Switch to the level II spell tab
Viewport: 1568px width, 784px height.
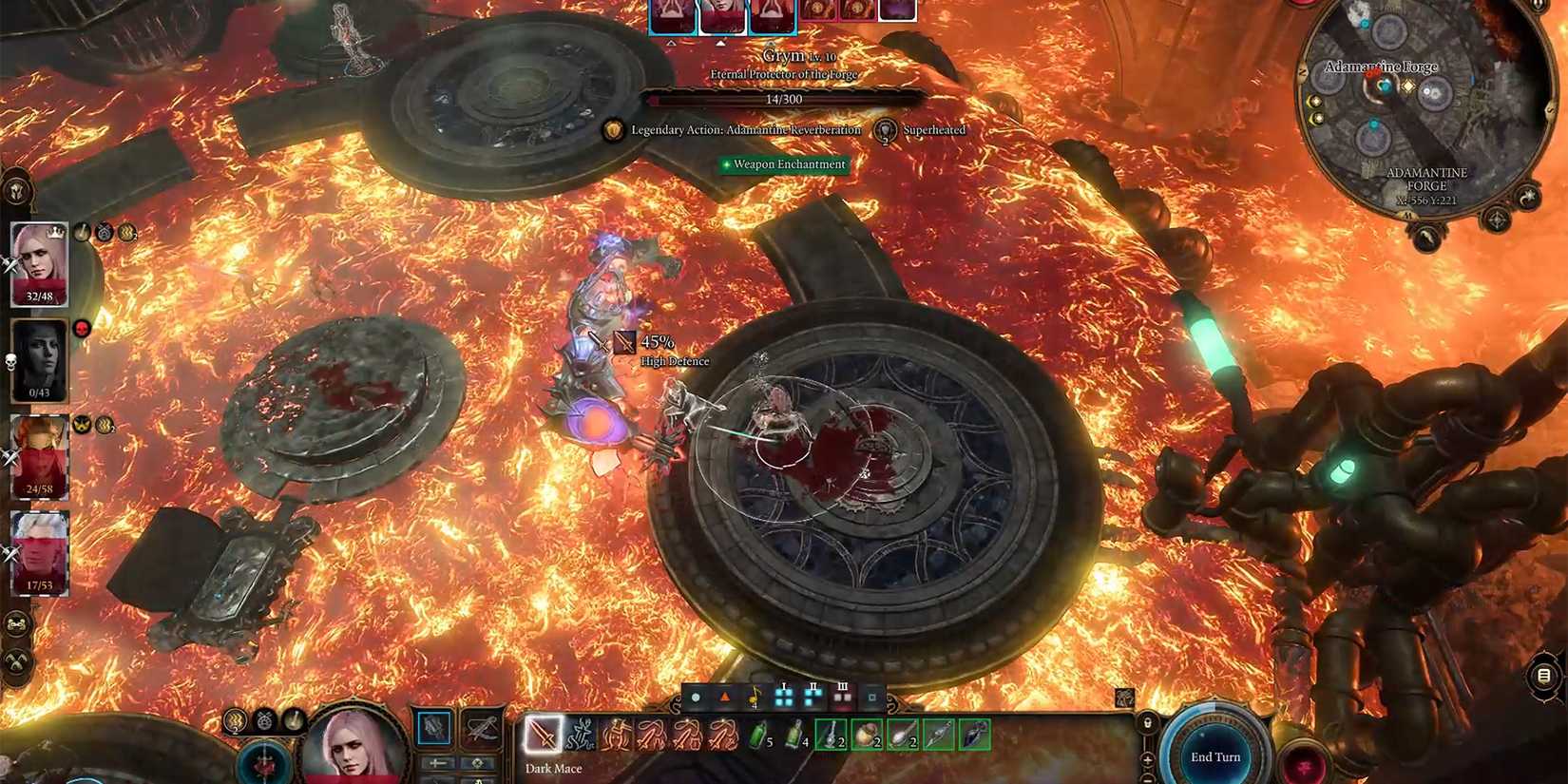813,697
